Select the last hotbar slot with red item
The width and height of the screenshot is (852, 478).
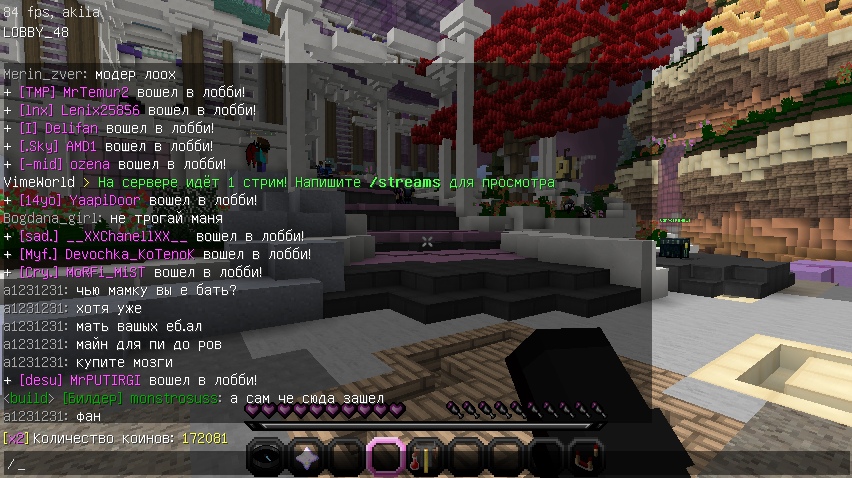click(x=583, y=458)
